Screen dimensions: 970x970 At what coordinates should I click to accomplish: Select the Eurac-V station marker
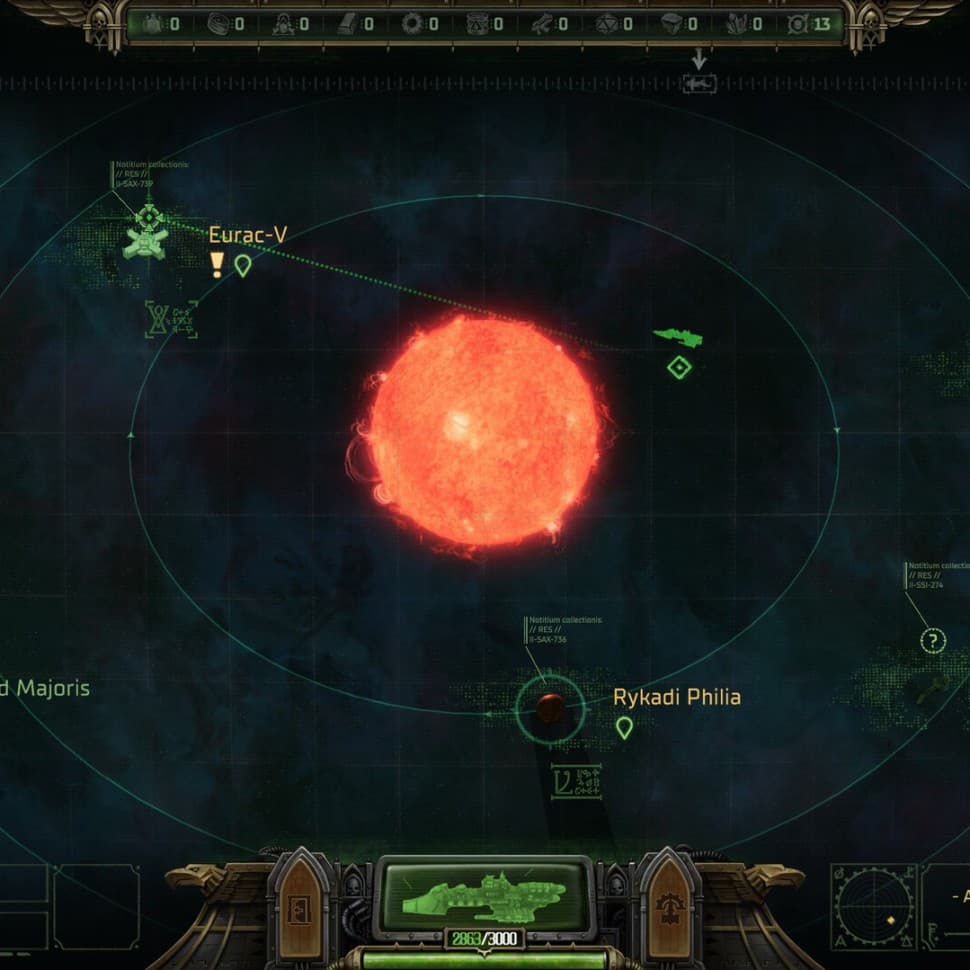[148, 237]
